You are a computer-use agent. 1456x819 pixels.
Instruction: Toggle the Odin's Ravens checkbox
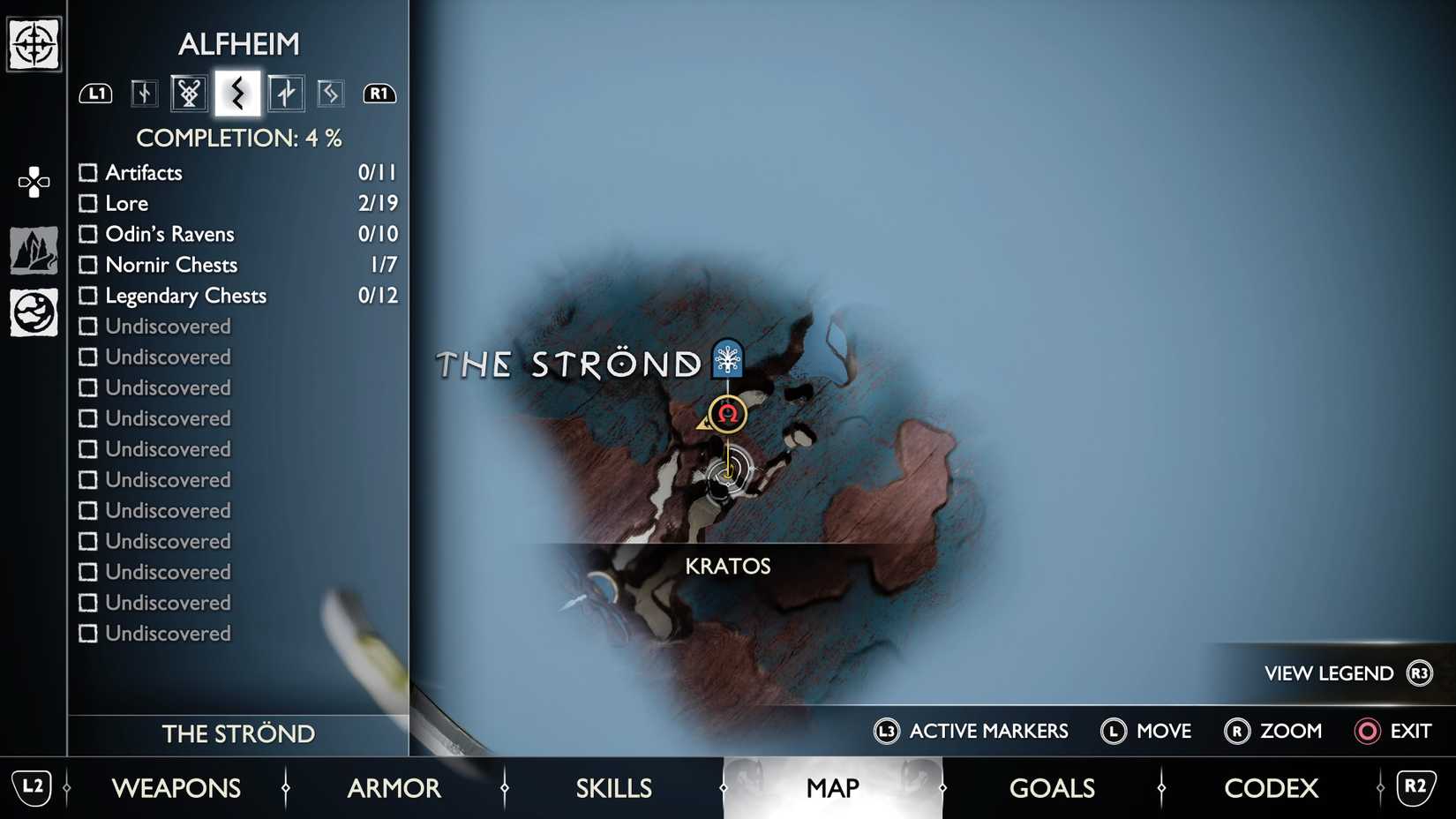88,234
